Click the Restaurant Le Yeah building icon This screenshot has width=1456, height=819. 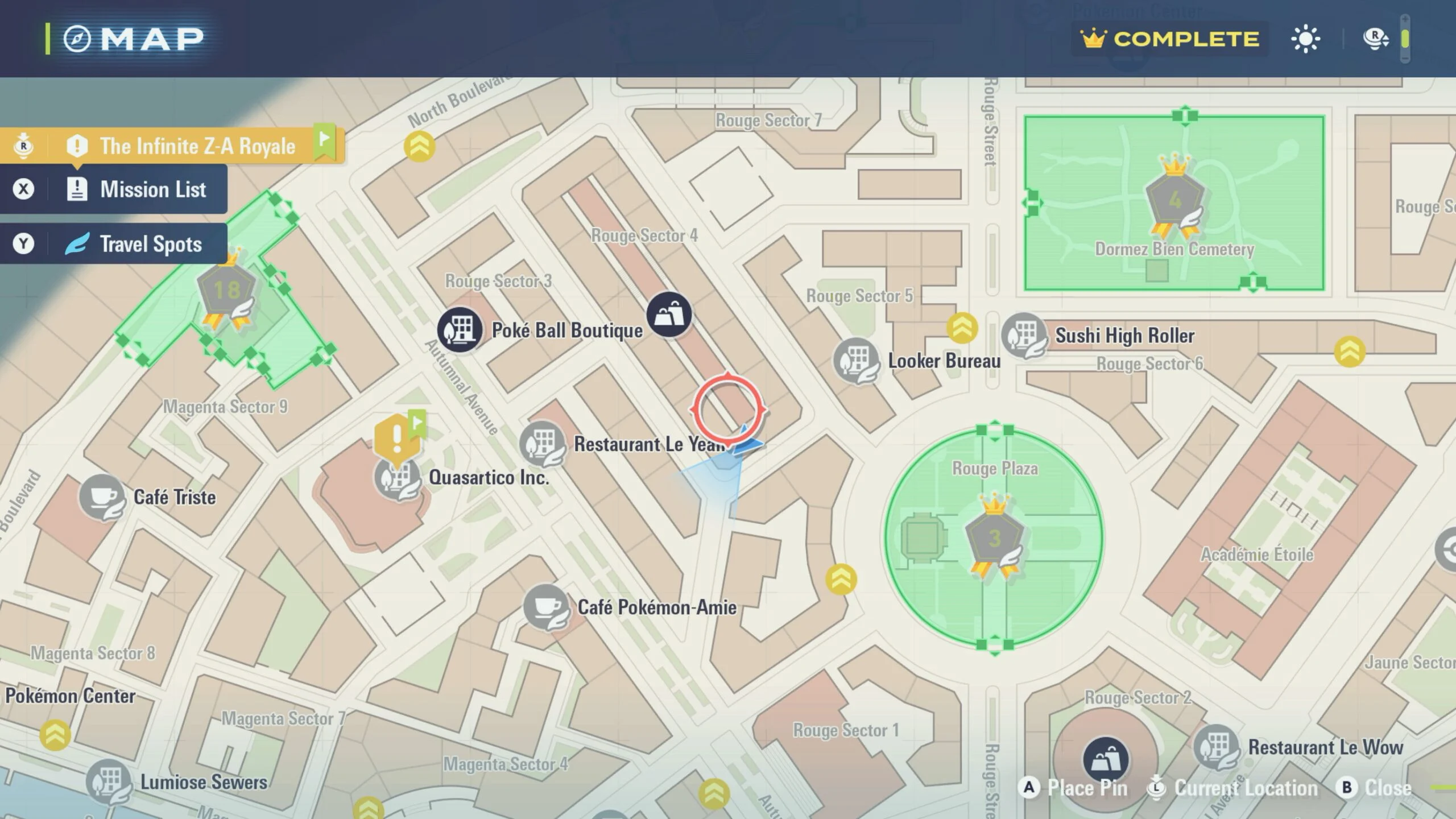click(541, 442)
